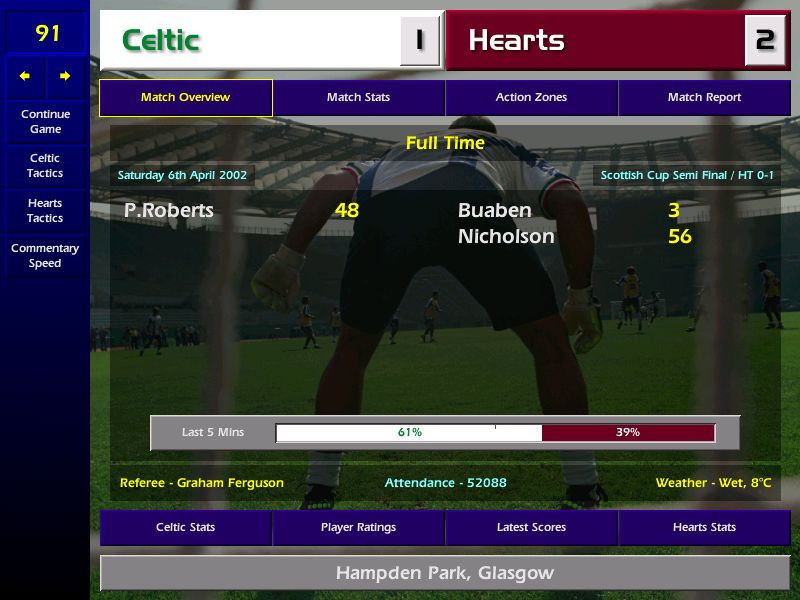Click the left arrow navigation button
The width and height of the screenshot is (800, 600).
click(x=26, y=76)
